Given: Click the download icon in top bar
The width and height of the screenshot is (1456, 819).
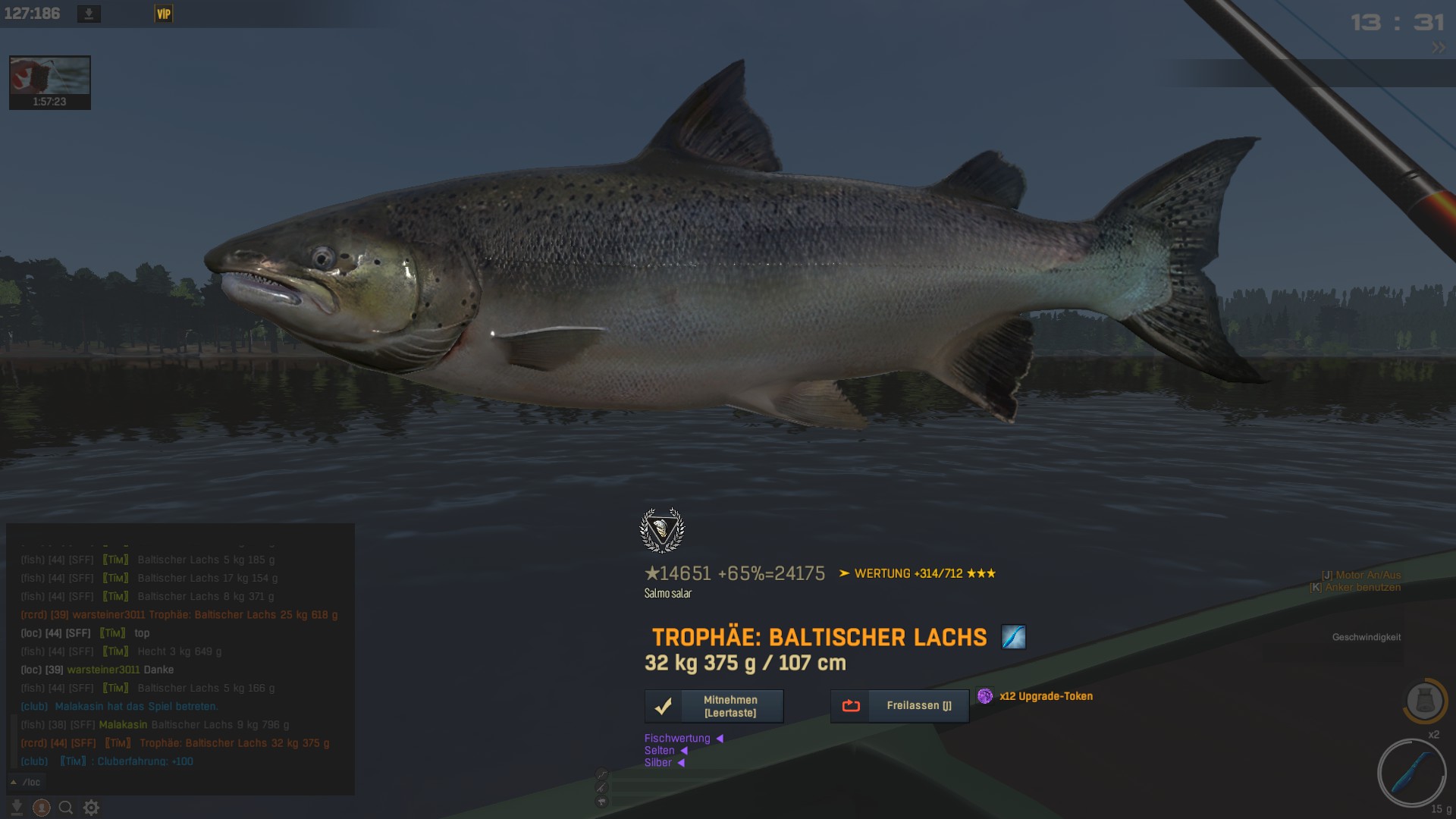Looking at the screenshot, I should tap(89, 14).
